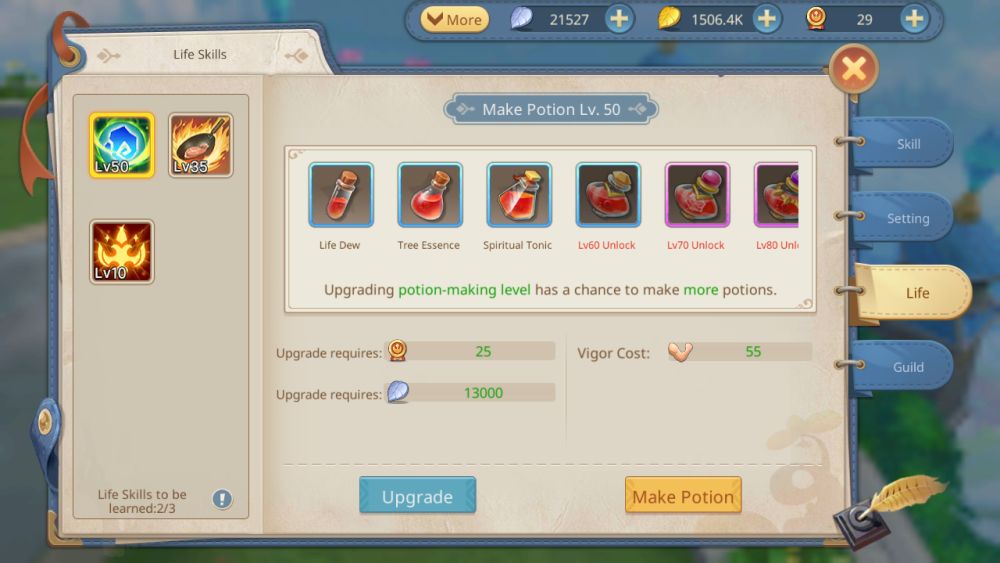Close the Life Skills window

(853, 69)
